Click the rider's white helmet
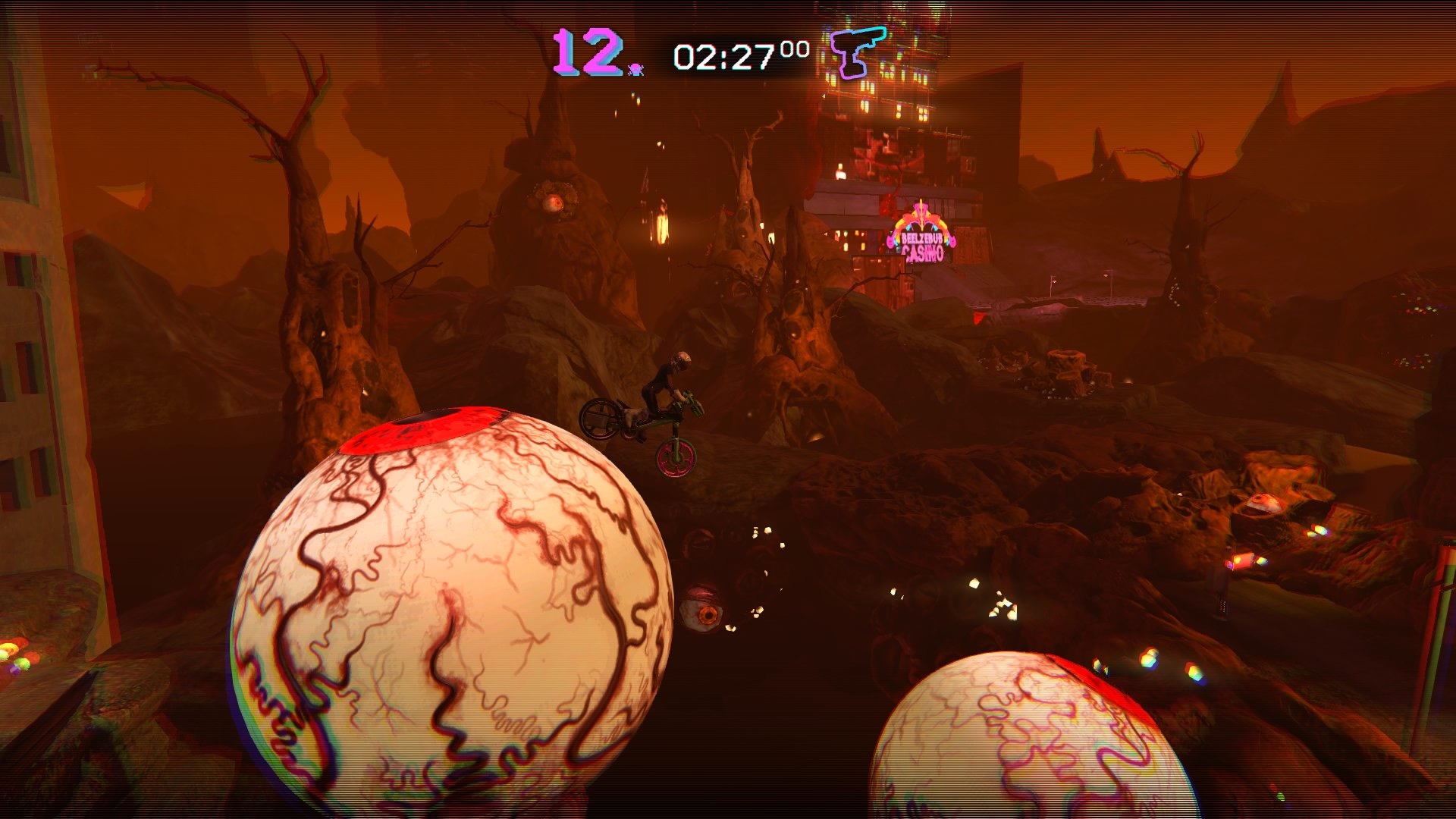 point(682,358)
